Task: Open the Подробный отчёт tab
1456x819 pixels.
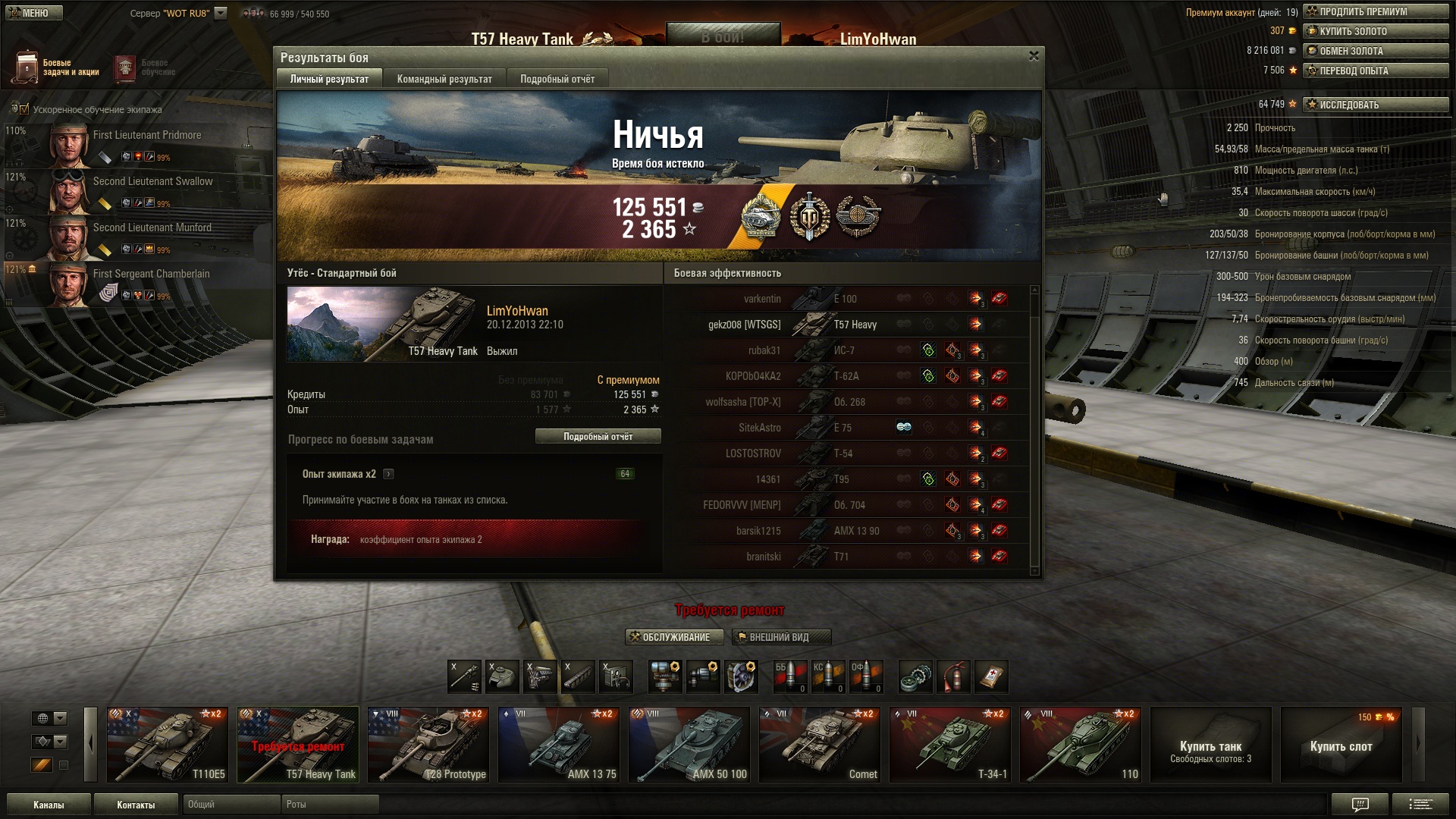Action: click(x=557, y=79)
